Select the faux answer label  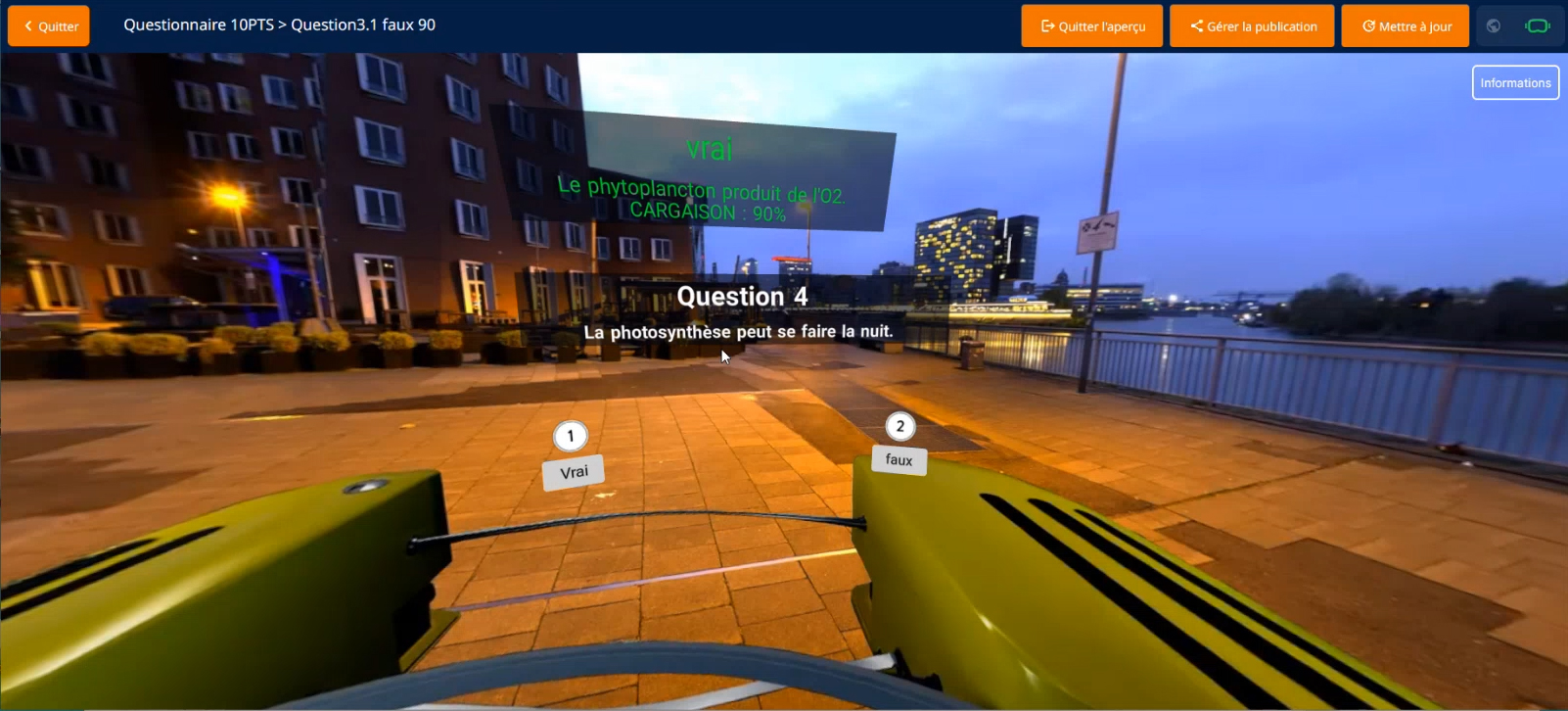click(898, 459)
